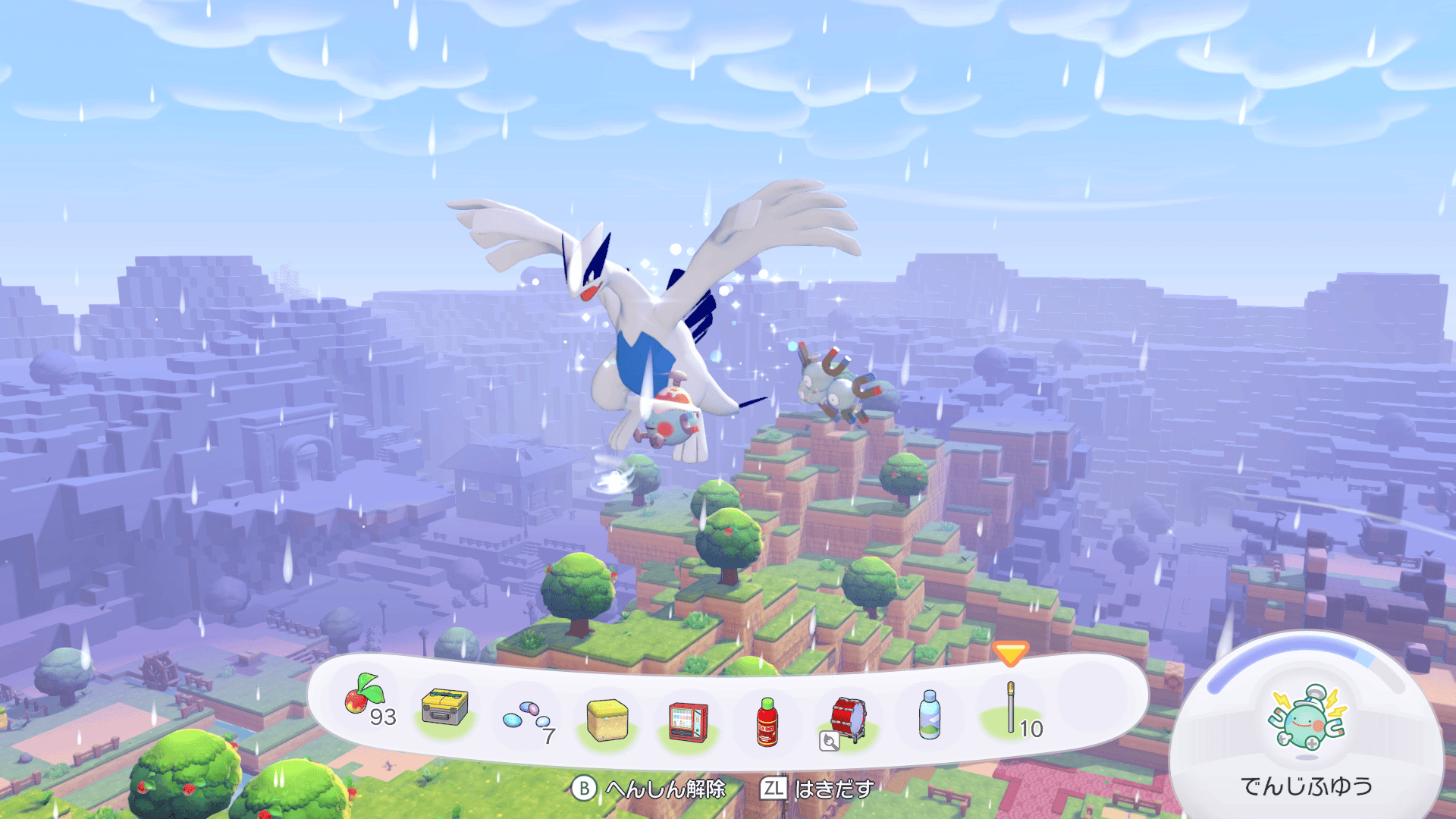1456x819 pixels.
Task: Select the red bass drum slot
Action: pos(849,720)
